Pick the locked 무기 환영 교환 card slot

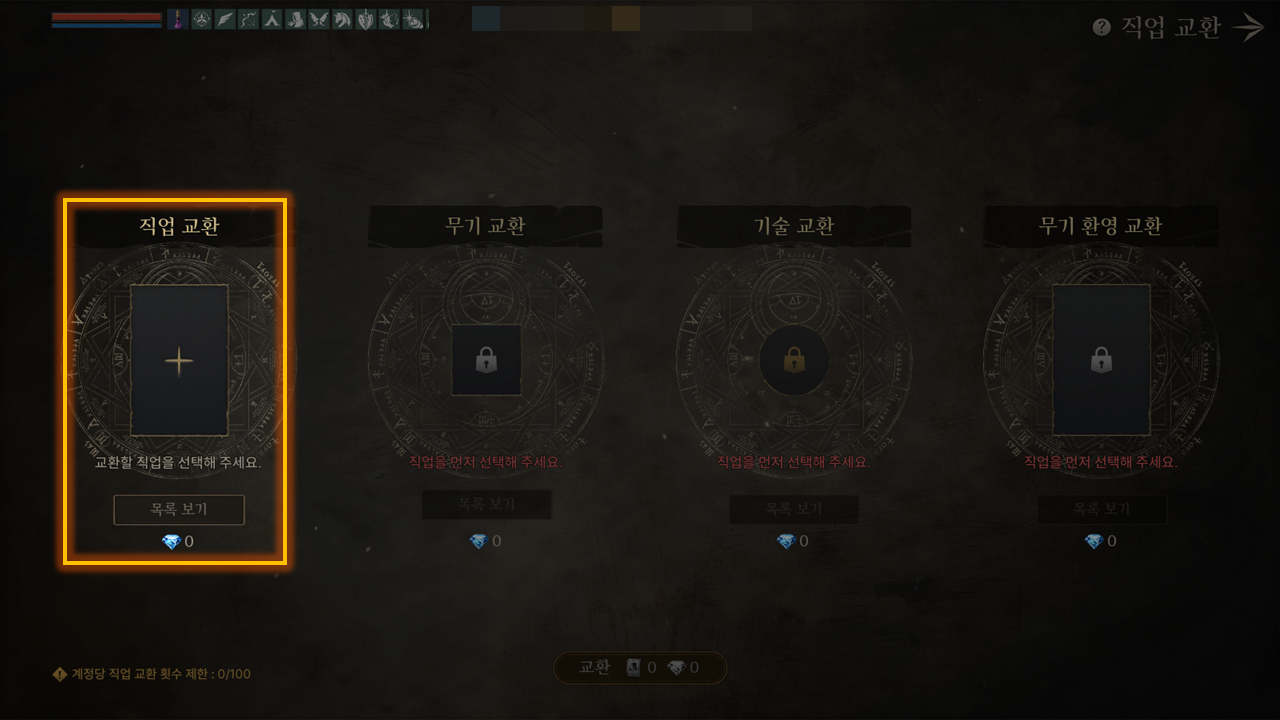click(x=1101, y=360)
